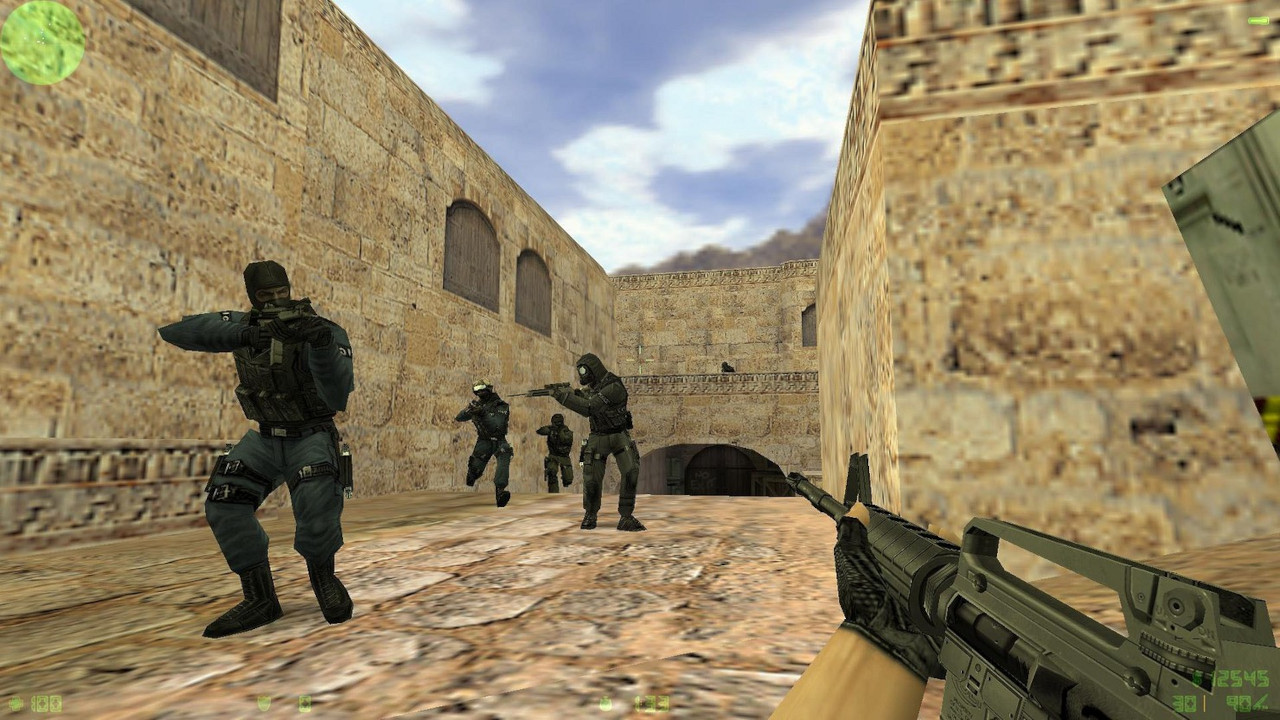Click the health cross icon in the HUD
Viewport: 1280px width, 720px height.
16,703
